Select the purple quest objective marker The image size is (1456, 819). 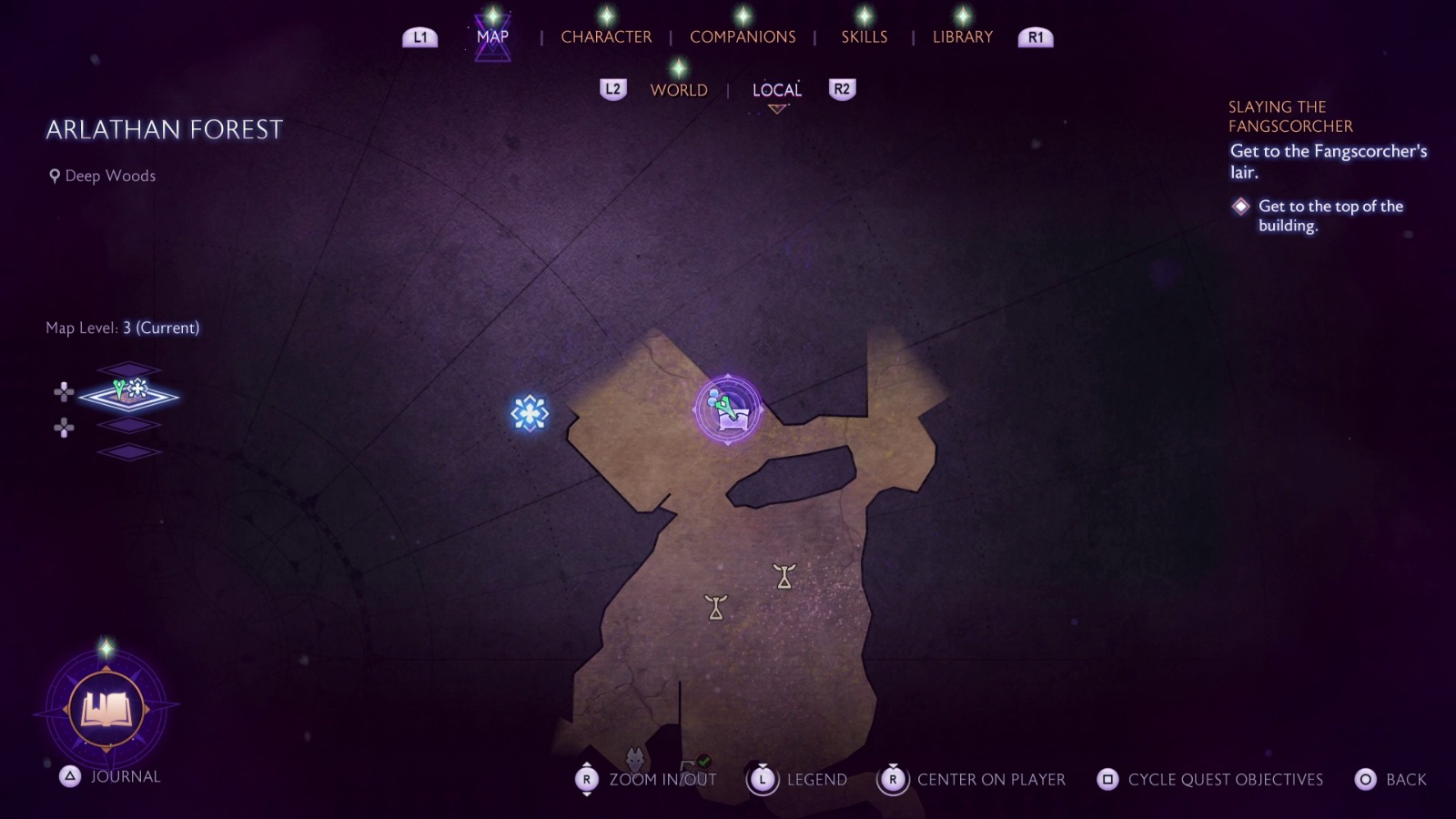(x=728, y=410)
